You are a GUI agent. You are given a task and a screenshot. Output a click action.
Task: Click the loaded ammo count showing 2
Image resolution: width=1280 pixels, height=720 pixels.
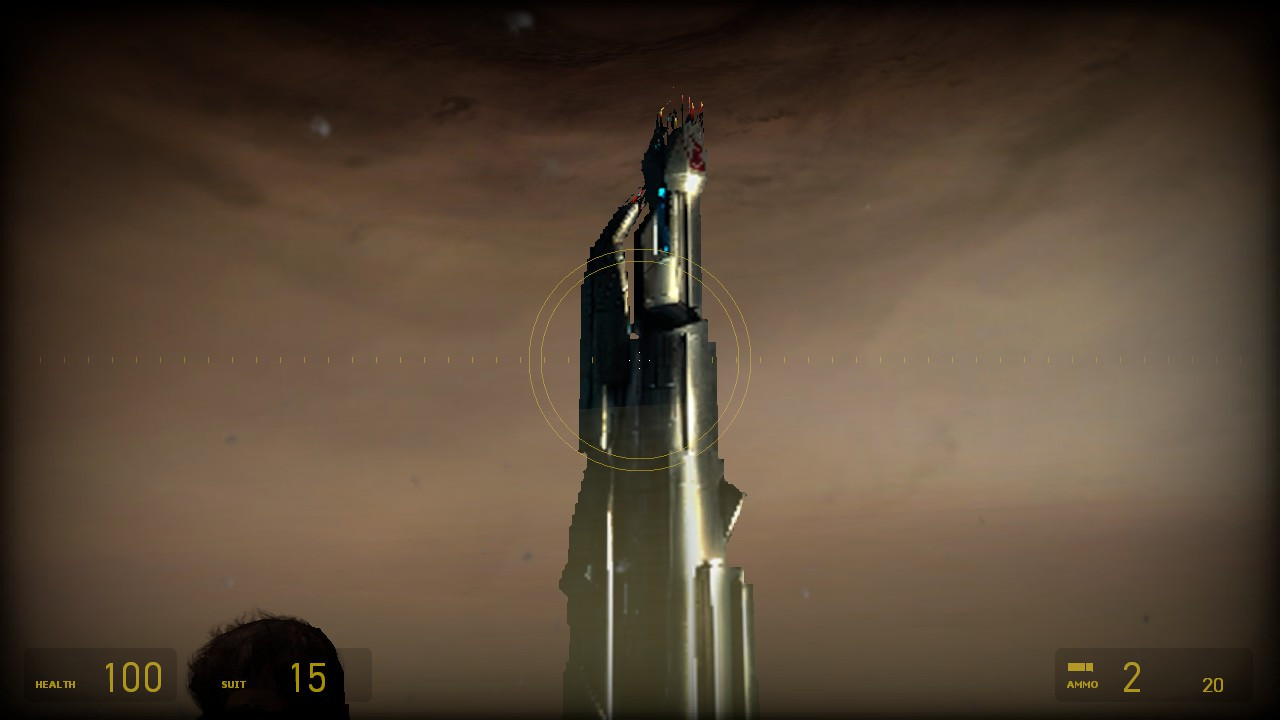[1132, 677]
